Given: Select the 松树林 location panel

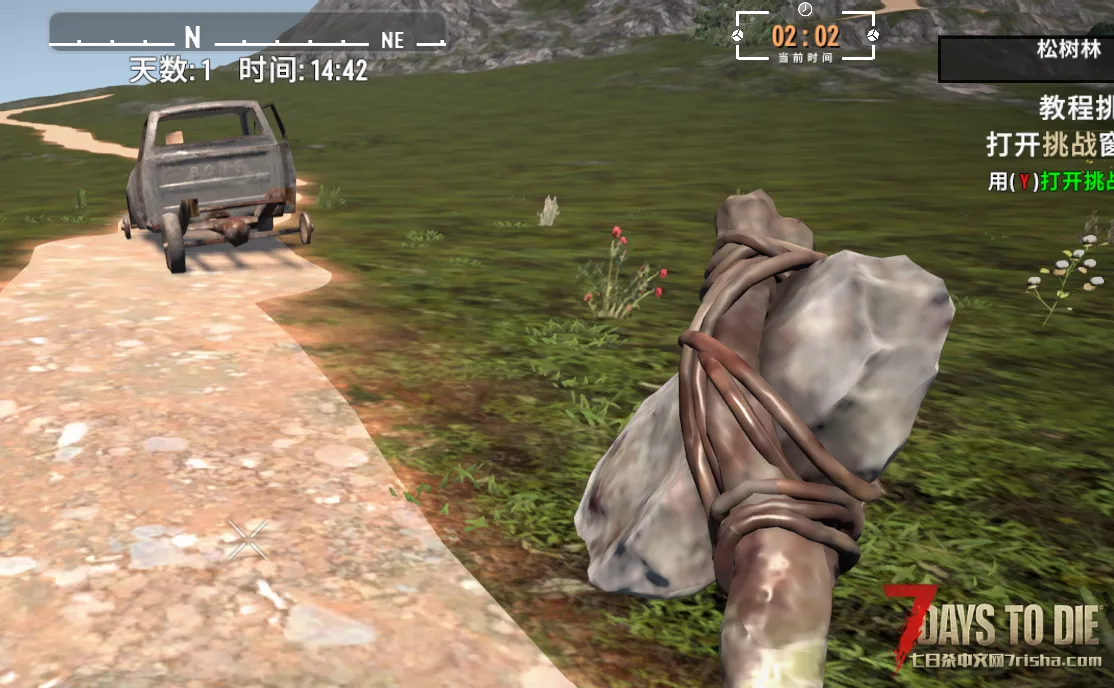Looking at the screenshot, I should click(x=1026, y=58).
